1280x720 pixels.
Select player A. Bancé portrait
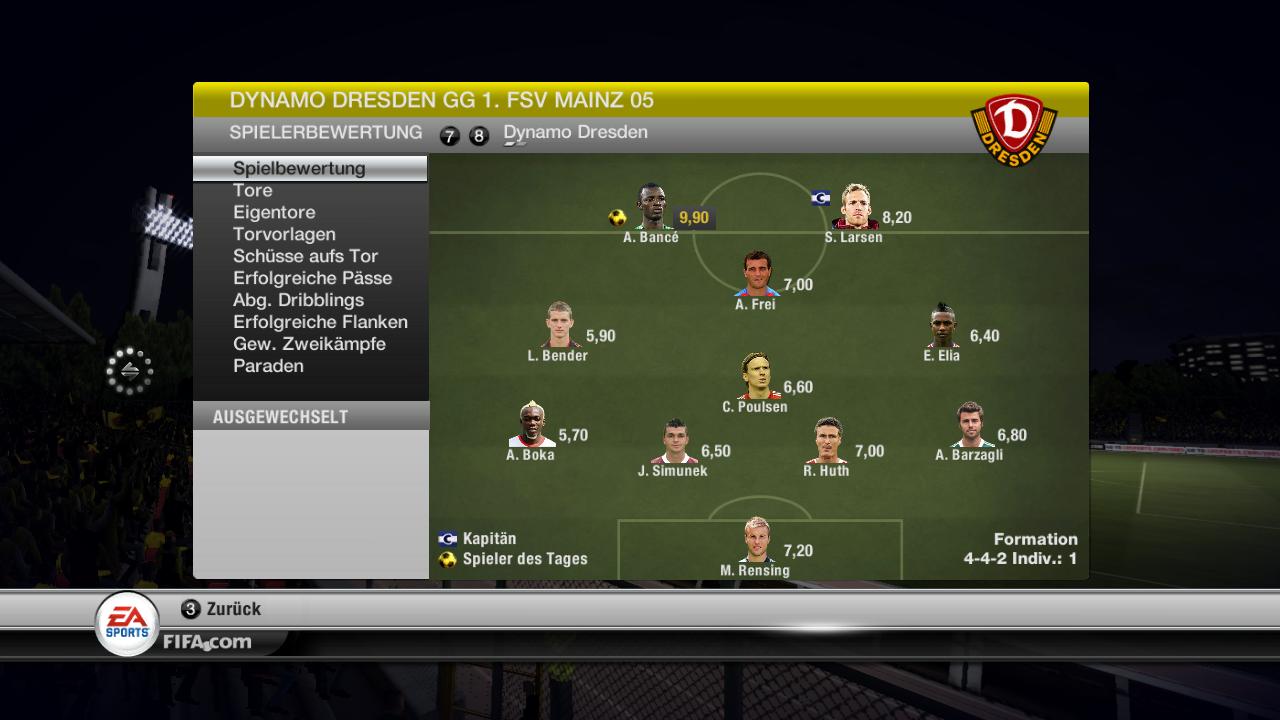(x=652, y=207)
